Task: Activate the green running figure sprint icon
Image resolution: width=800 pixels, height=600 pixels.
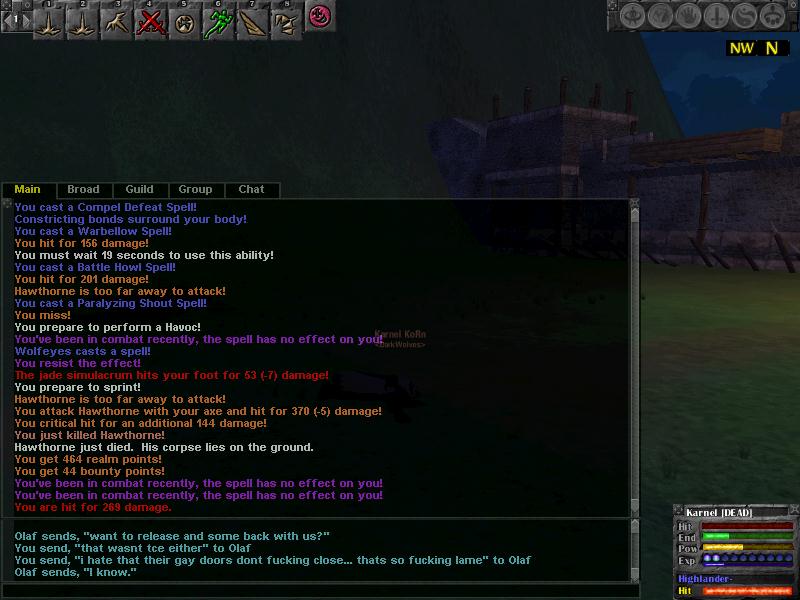Action: tap(217, 21)
